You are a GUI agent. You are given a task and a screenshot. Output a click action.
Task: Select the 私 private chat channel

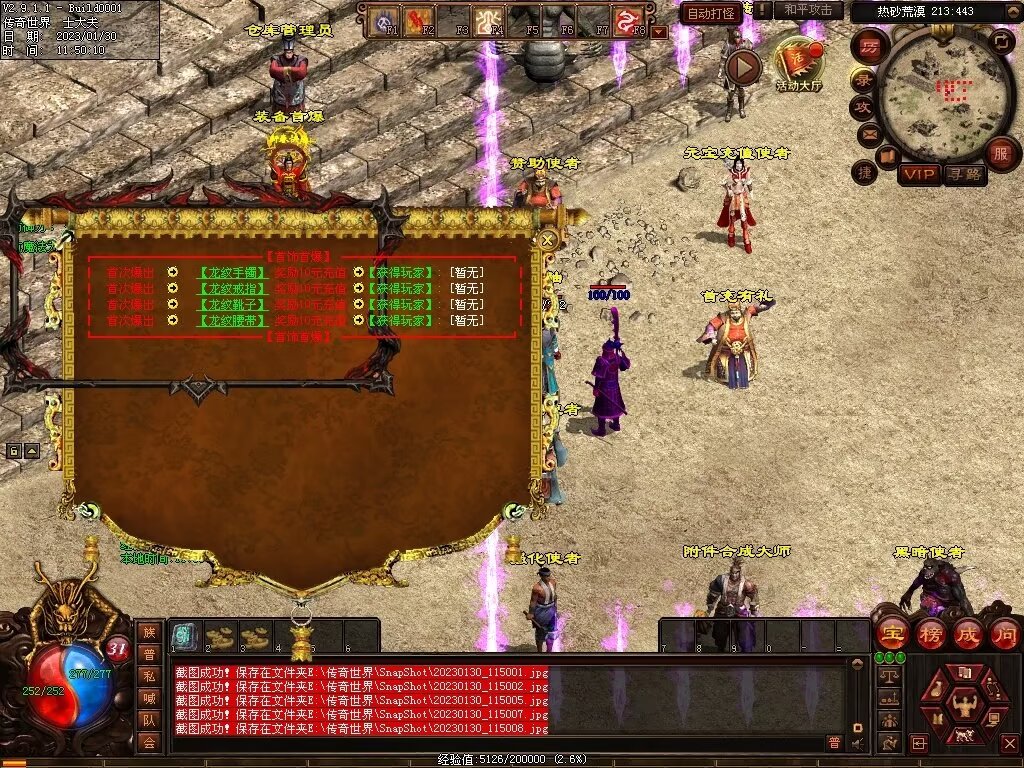point(149,675)
